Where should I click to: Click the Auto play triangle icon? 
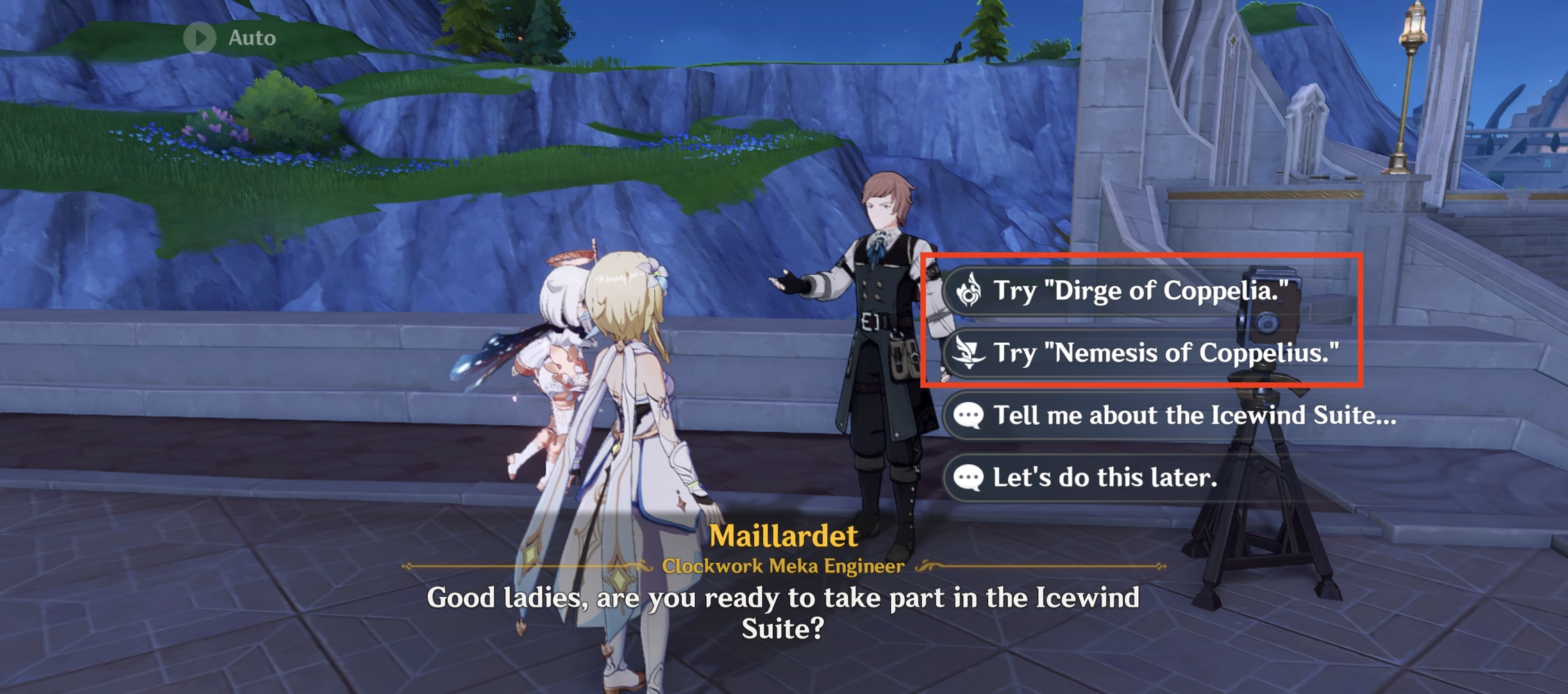point(200,38)
